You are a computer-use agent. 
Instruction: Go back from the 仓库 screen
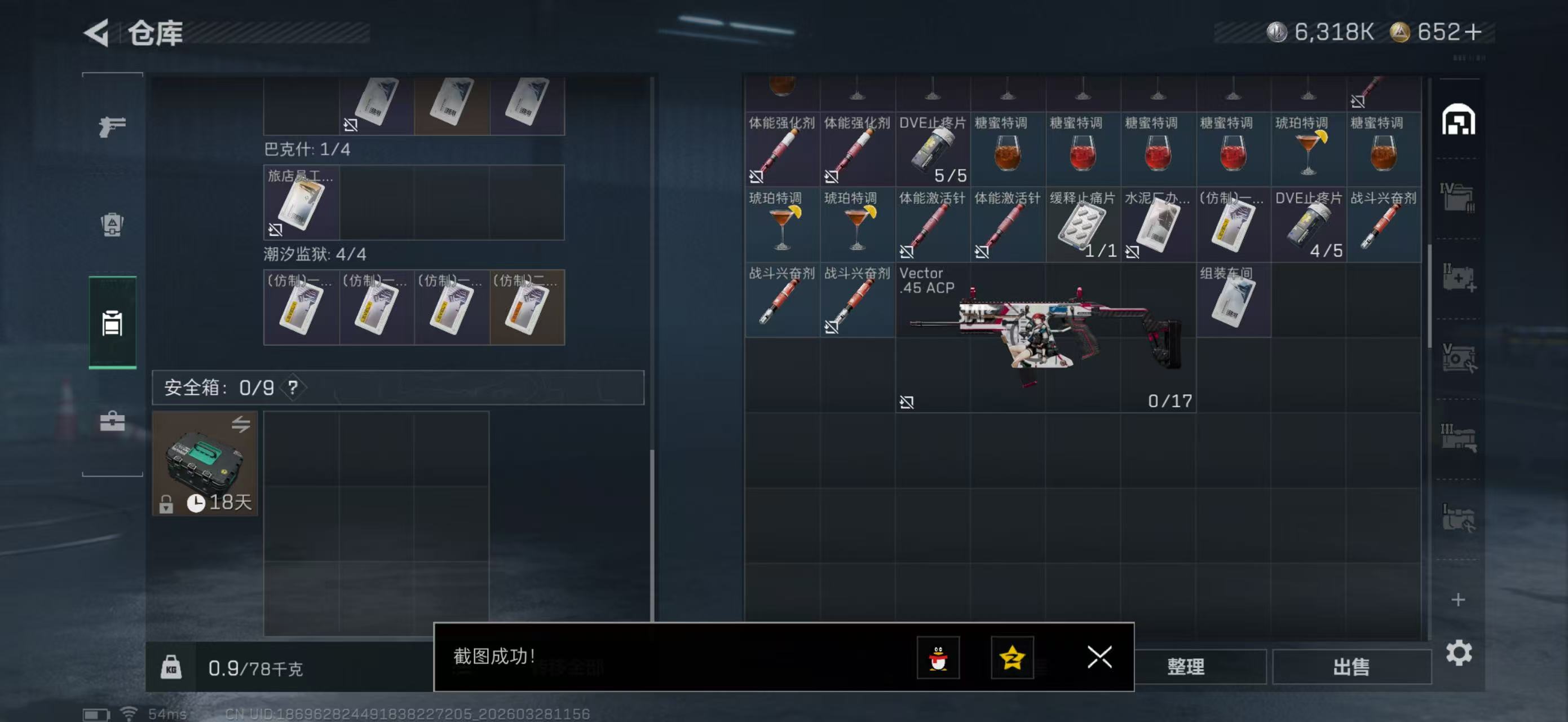click(97, 33)
